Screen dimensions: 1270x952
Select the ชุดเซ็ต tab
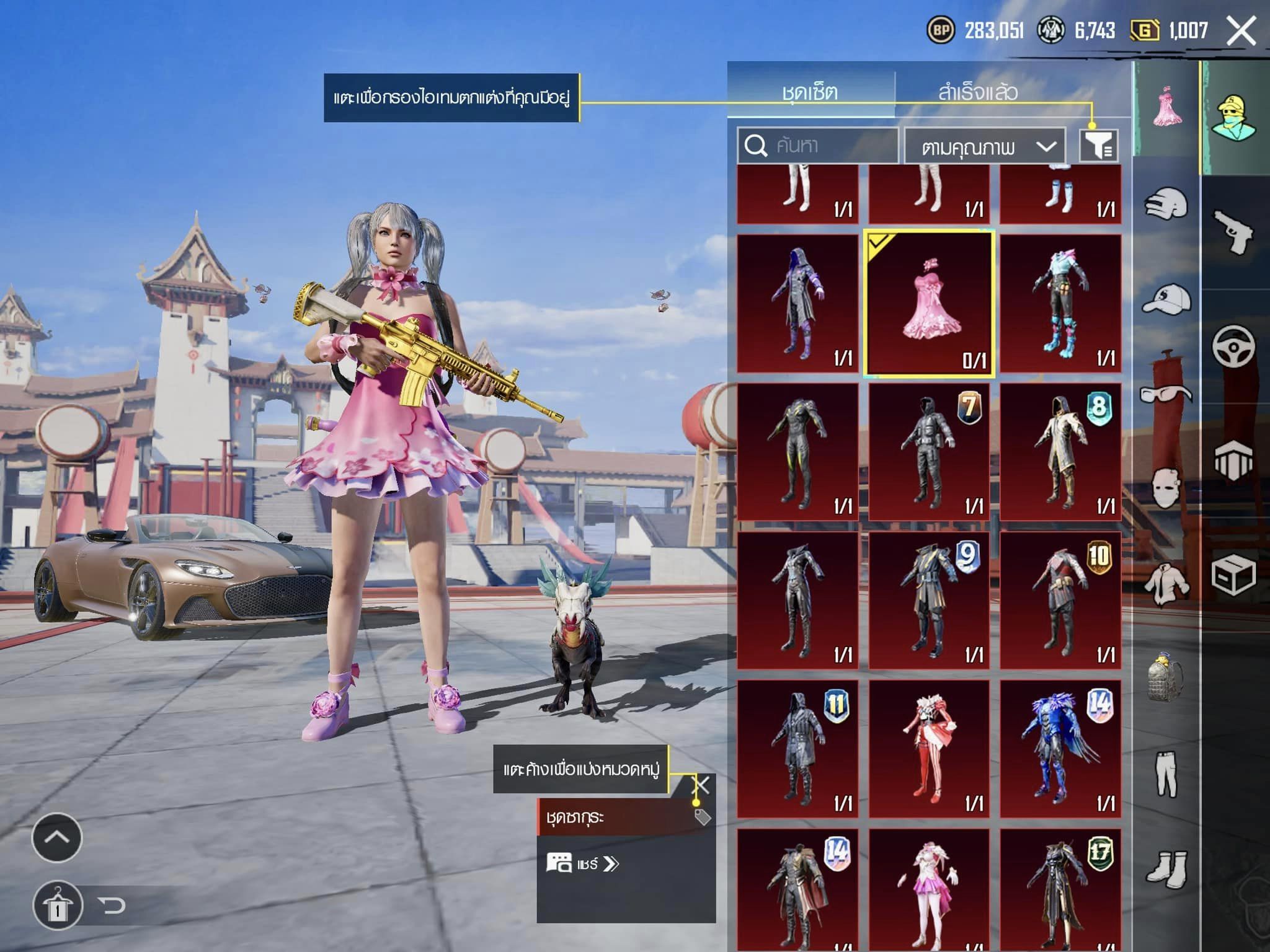pyautogui.click(x=810, y=92)
